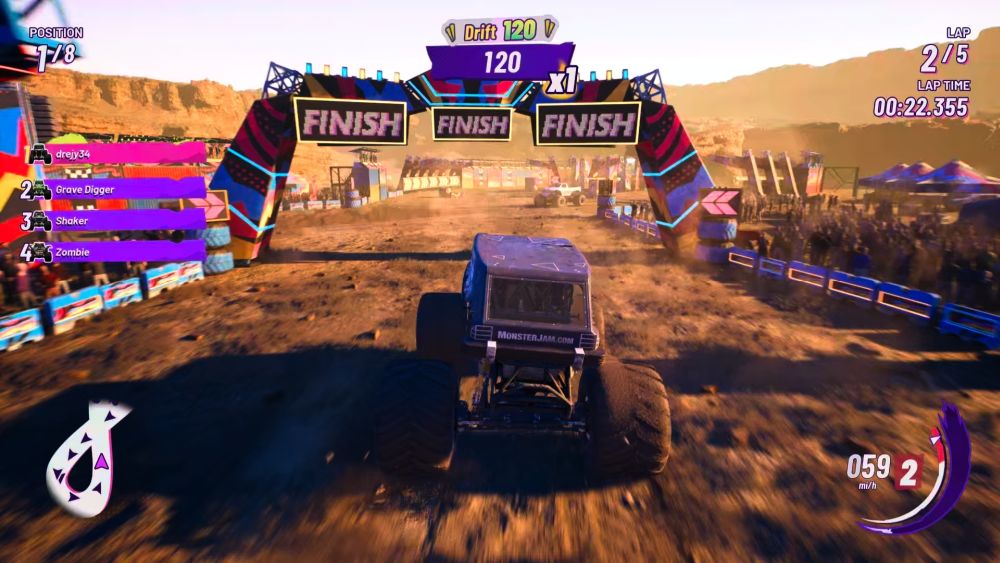Choose Shaker in the race standings
Image resolution: width=1000 pixels, height=563 pixels.
tap(115, 221)
